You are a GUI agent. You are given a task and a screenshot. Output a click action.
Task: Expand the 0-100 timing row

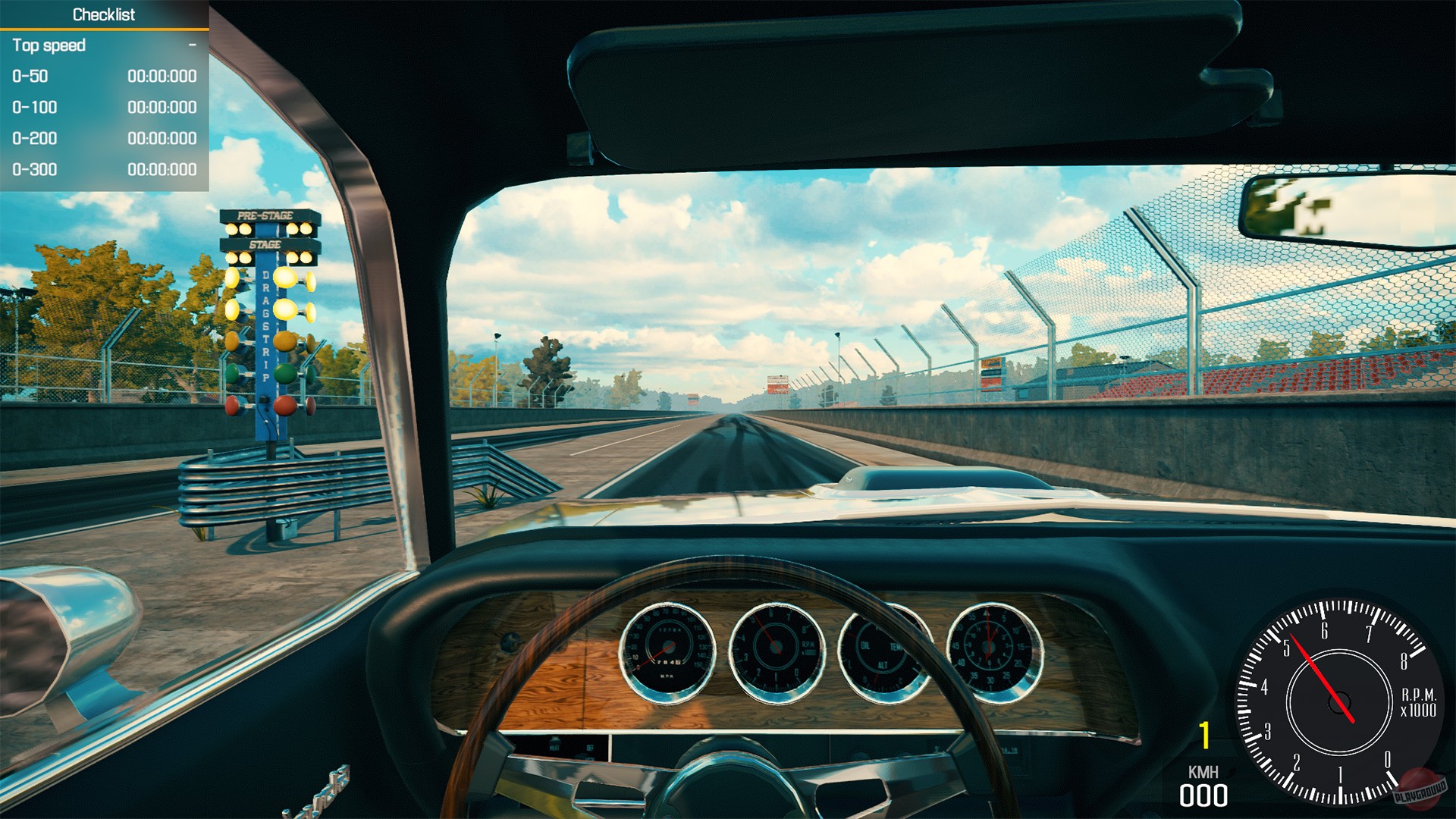pos(34,108)
